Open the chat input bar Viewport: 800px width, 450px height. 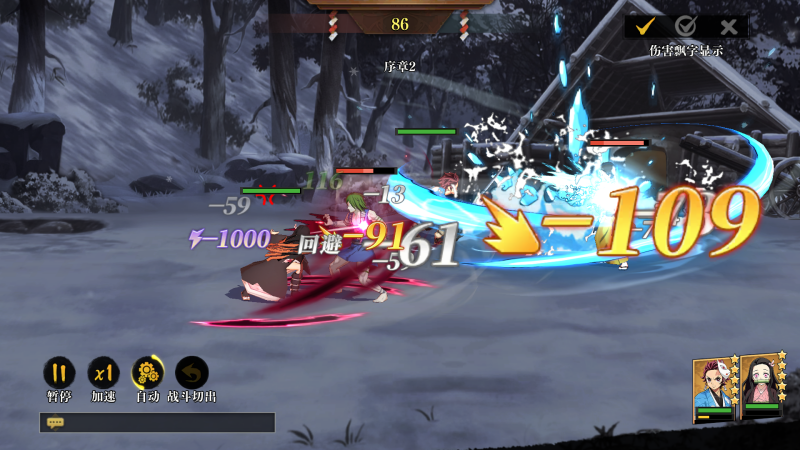[x=157, y=422]
